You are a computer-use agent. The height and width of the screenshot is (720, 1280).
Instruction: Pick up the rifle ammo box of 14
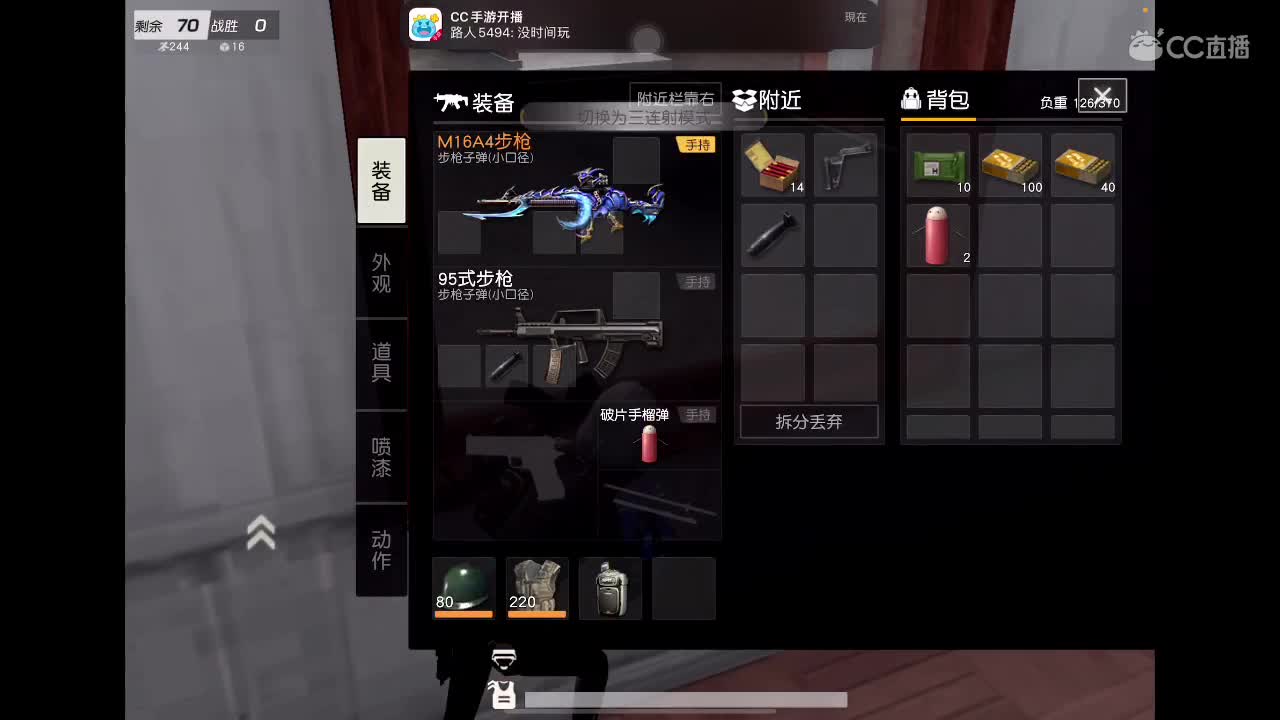[x=771, y=164]
